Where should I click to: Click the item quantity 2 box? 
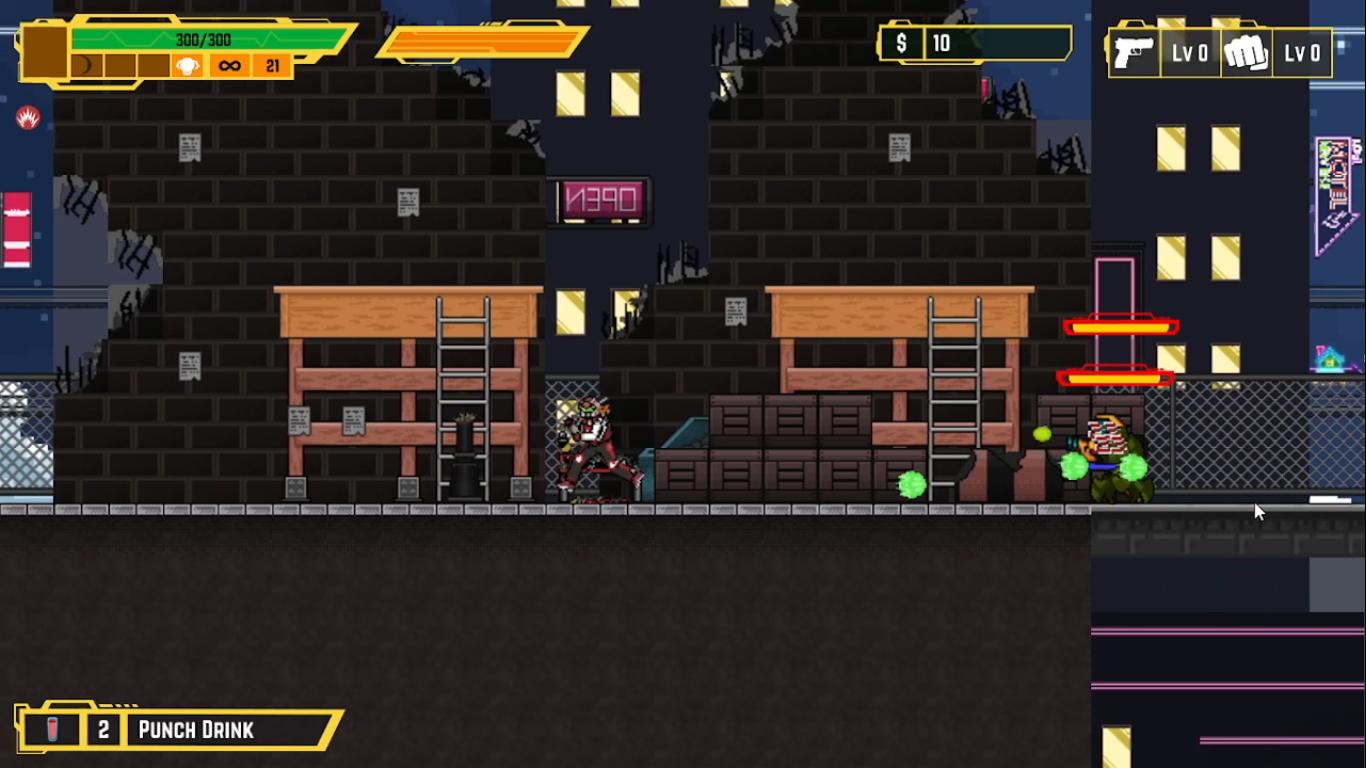coord(104,729)
